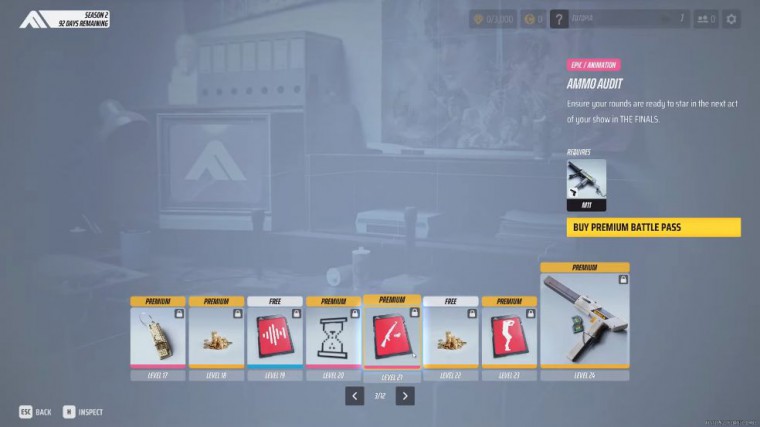Select the Level 21 Ammo Audit reward
The width and height of the screenshot is (760, 427).
[x=392, y=335]
